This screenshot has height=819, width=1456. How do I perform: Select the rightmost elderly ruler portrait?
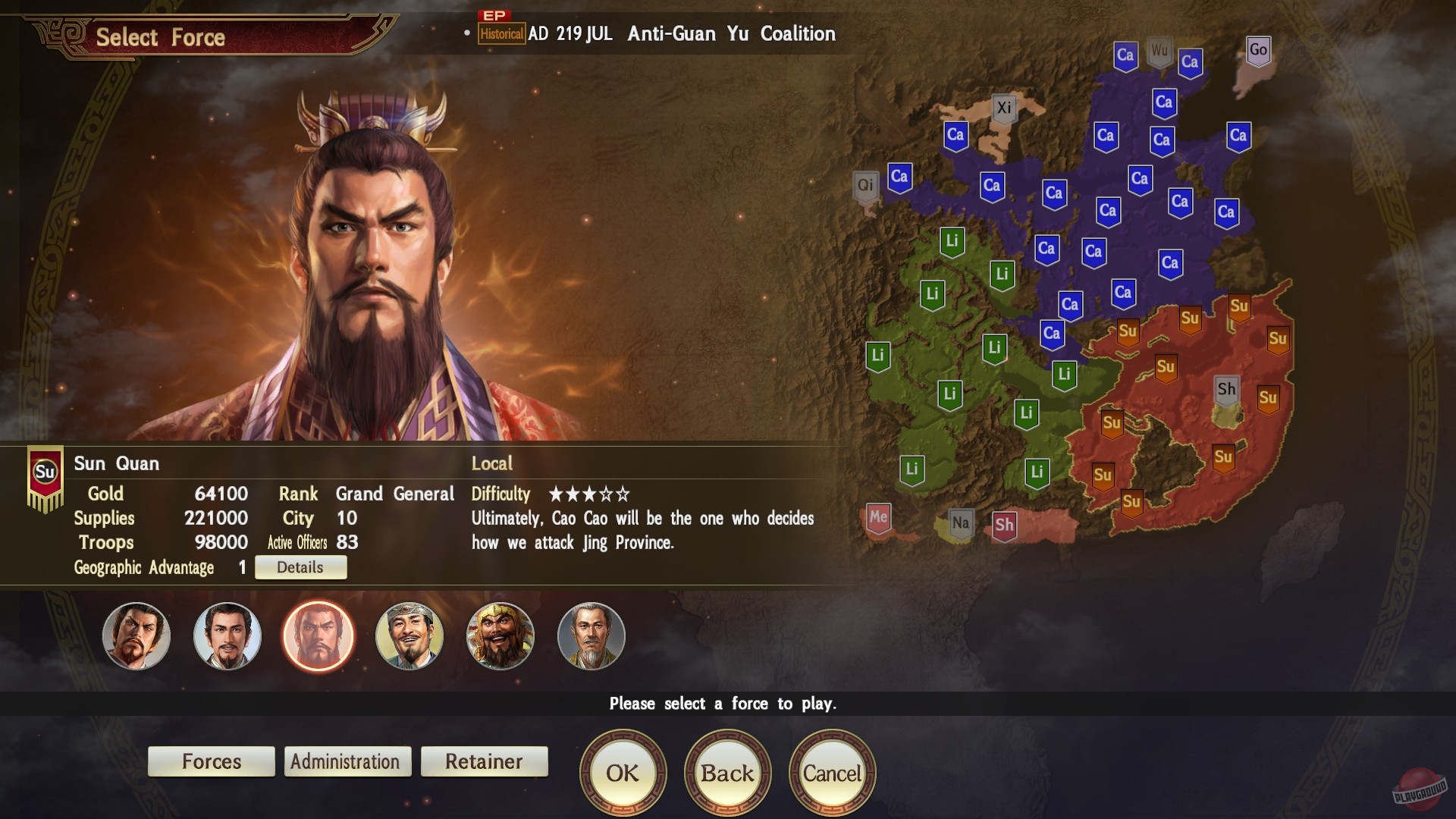tap(591, 637)
